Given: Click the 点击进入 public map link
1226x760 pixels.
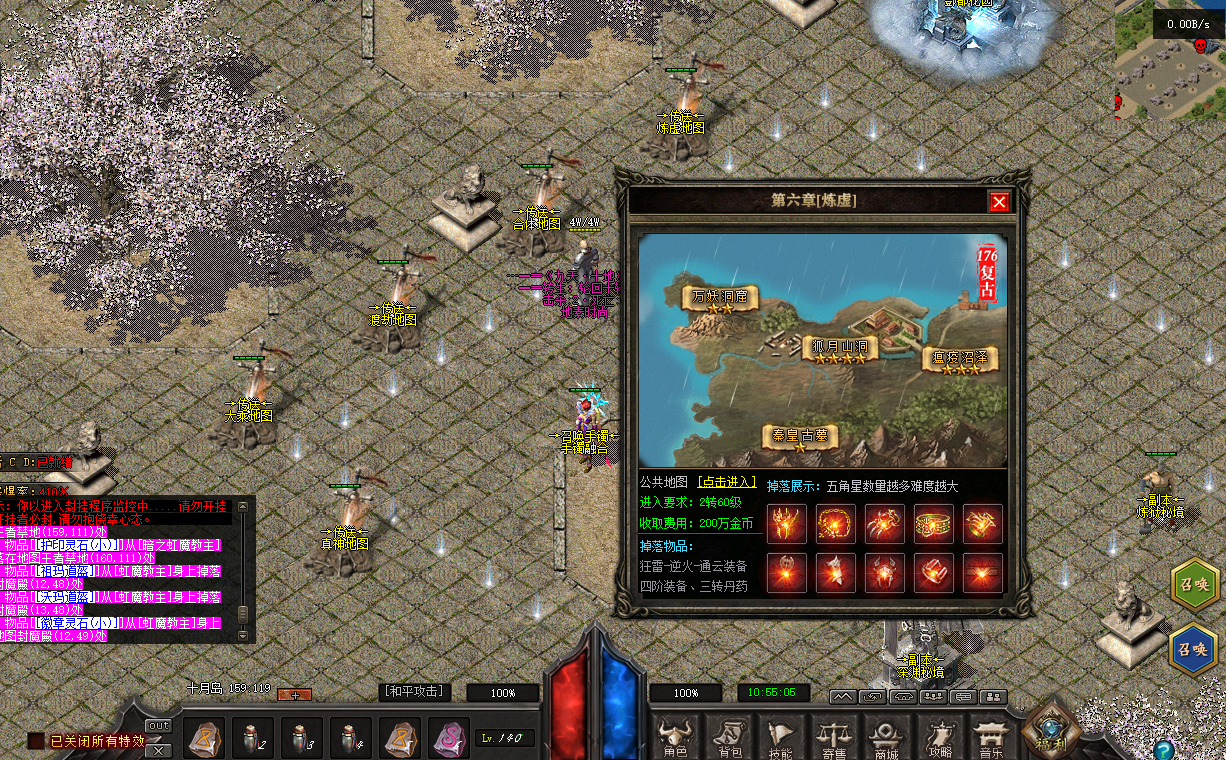Looking at the screenshot, I should [x=727, y=483].
